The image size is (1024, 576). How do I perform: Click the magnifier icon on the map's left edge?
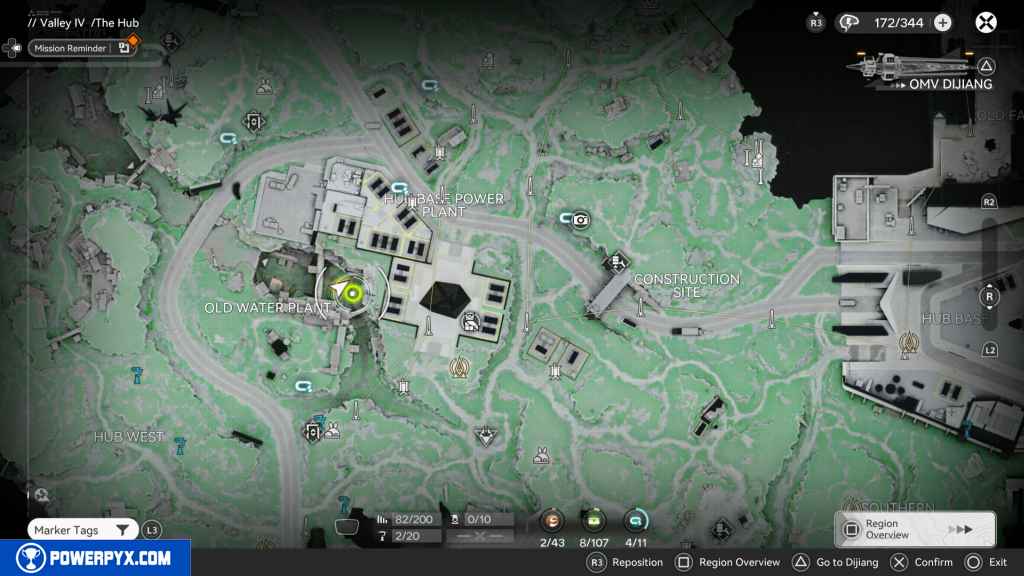[41, 493]
